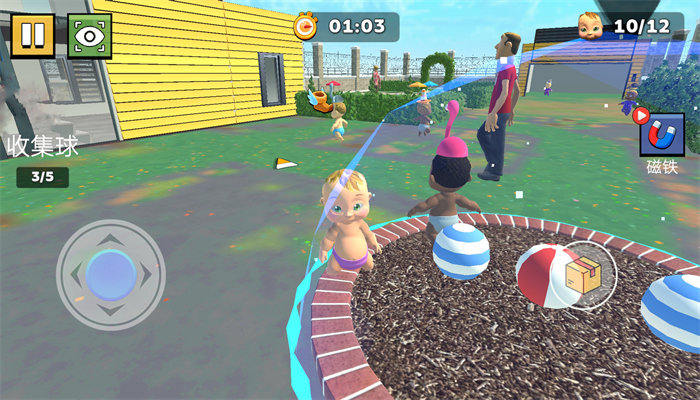Image resolution: width=700 pixels, height=400 pixels.
Task: Pause the game with the orange button
Action: [33, 35]
